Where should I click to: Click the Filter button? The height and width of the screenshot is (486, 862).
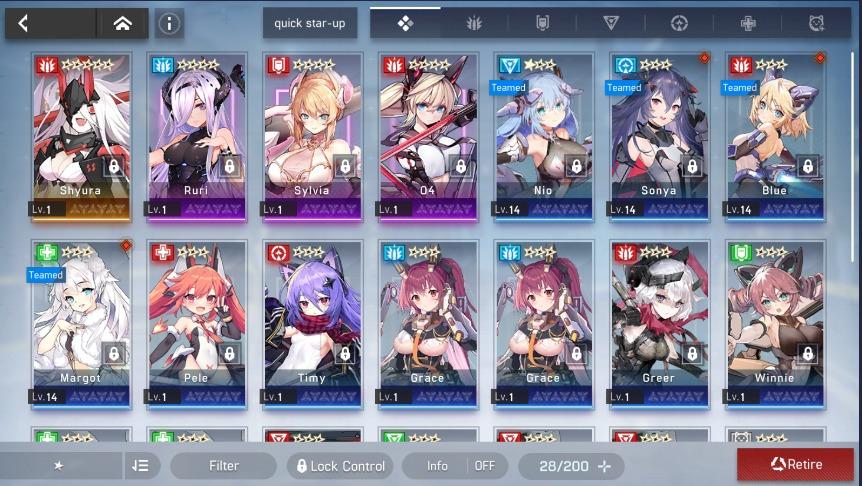pyautogui.click(x=223, y=466)
